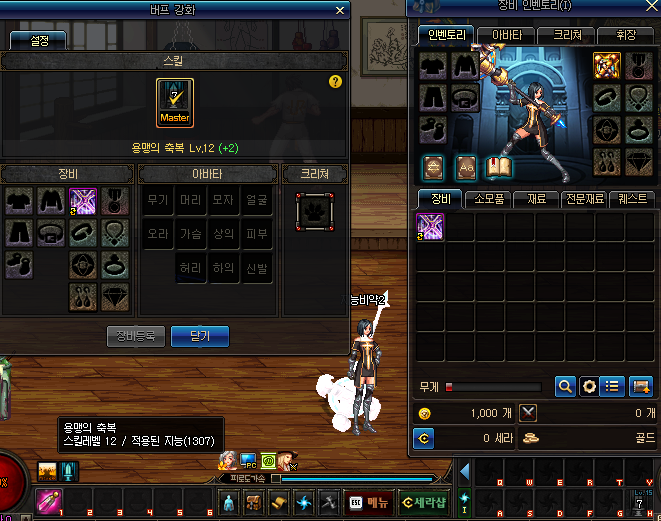Click the red book icon below the character

coord(498,166)
